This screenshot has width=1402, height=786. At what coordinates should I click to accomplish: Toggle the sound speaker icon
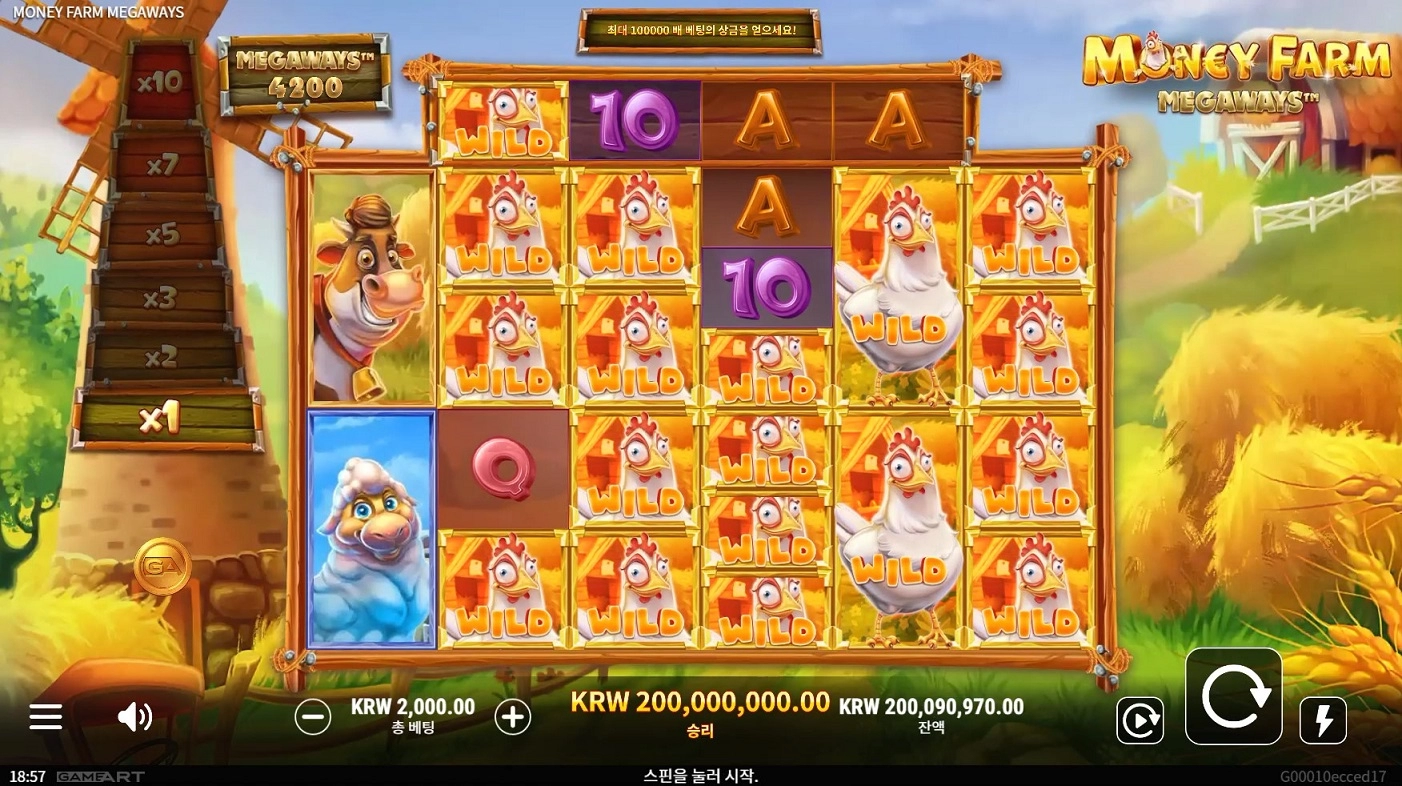134,716
